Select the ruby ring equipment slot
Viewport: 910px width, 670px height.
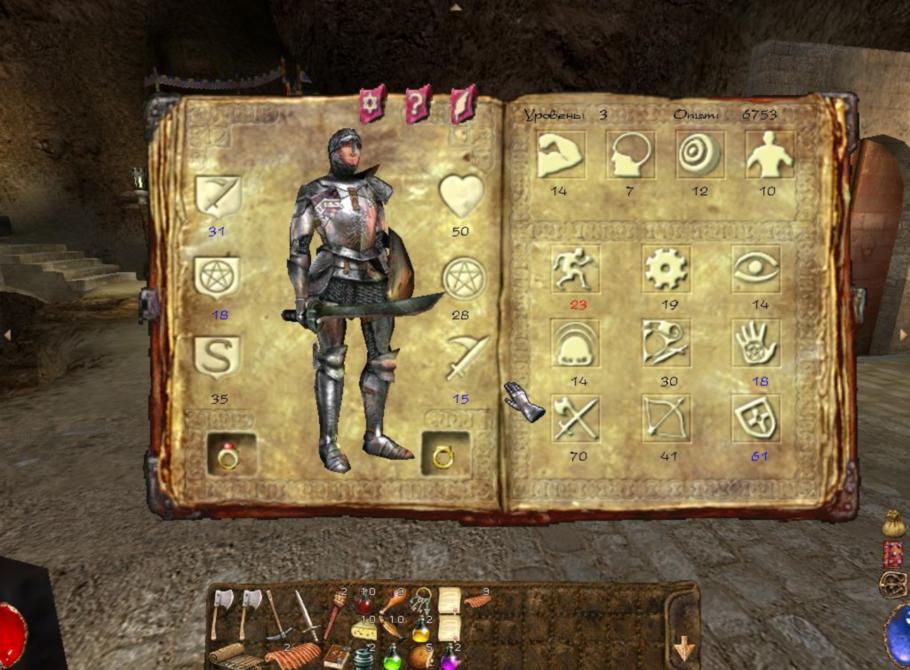[230, 455]
